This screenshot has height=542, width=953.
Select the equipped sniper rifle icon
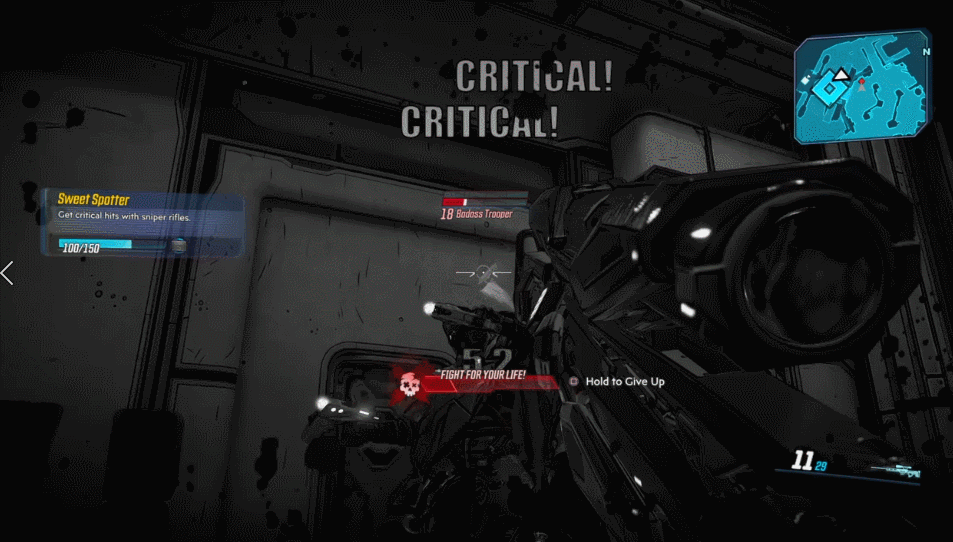click(x=895, y=470)
